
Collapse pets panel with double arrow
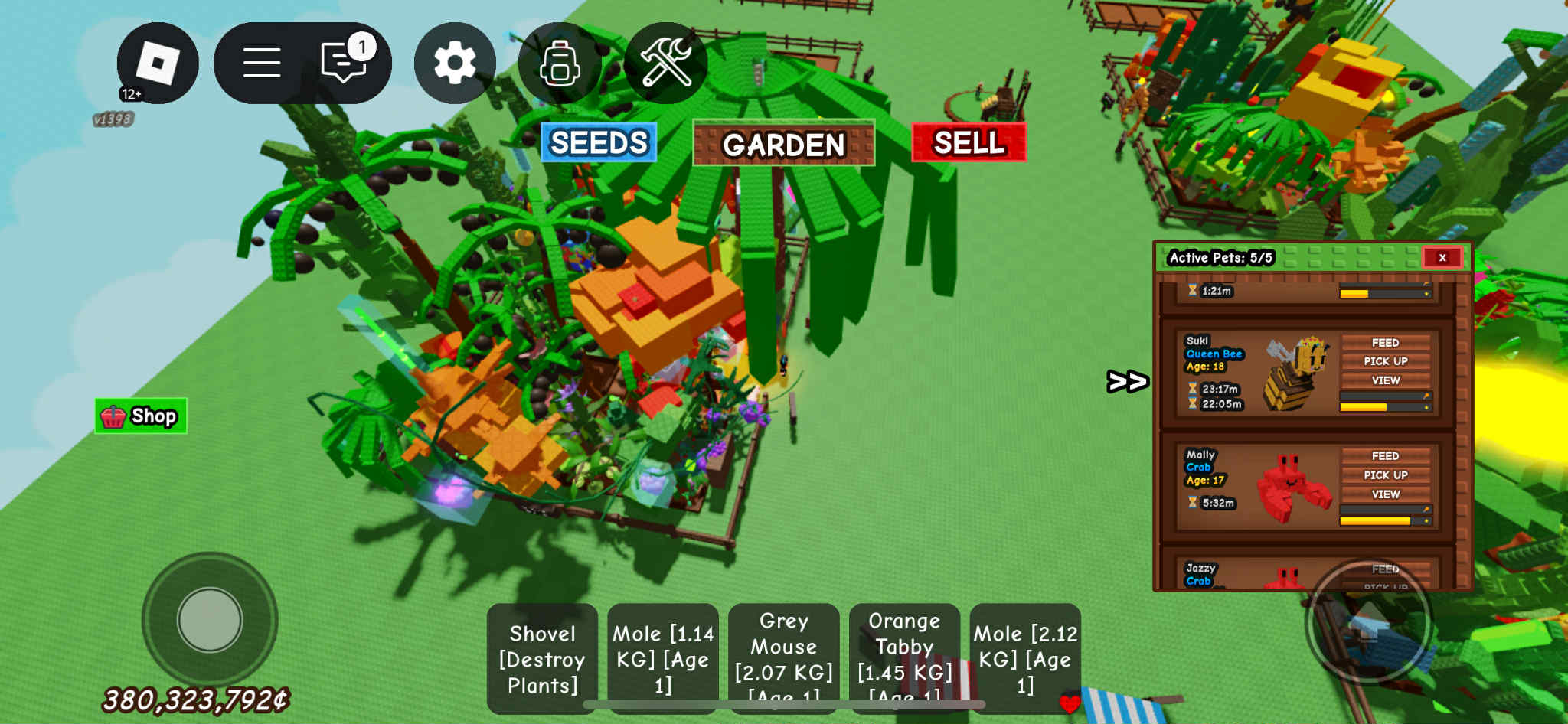pyautogui.click(x=1127, y=381)
